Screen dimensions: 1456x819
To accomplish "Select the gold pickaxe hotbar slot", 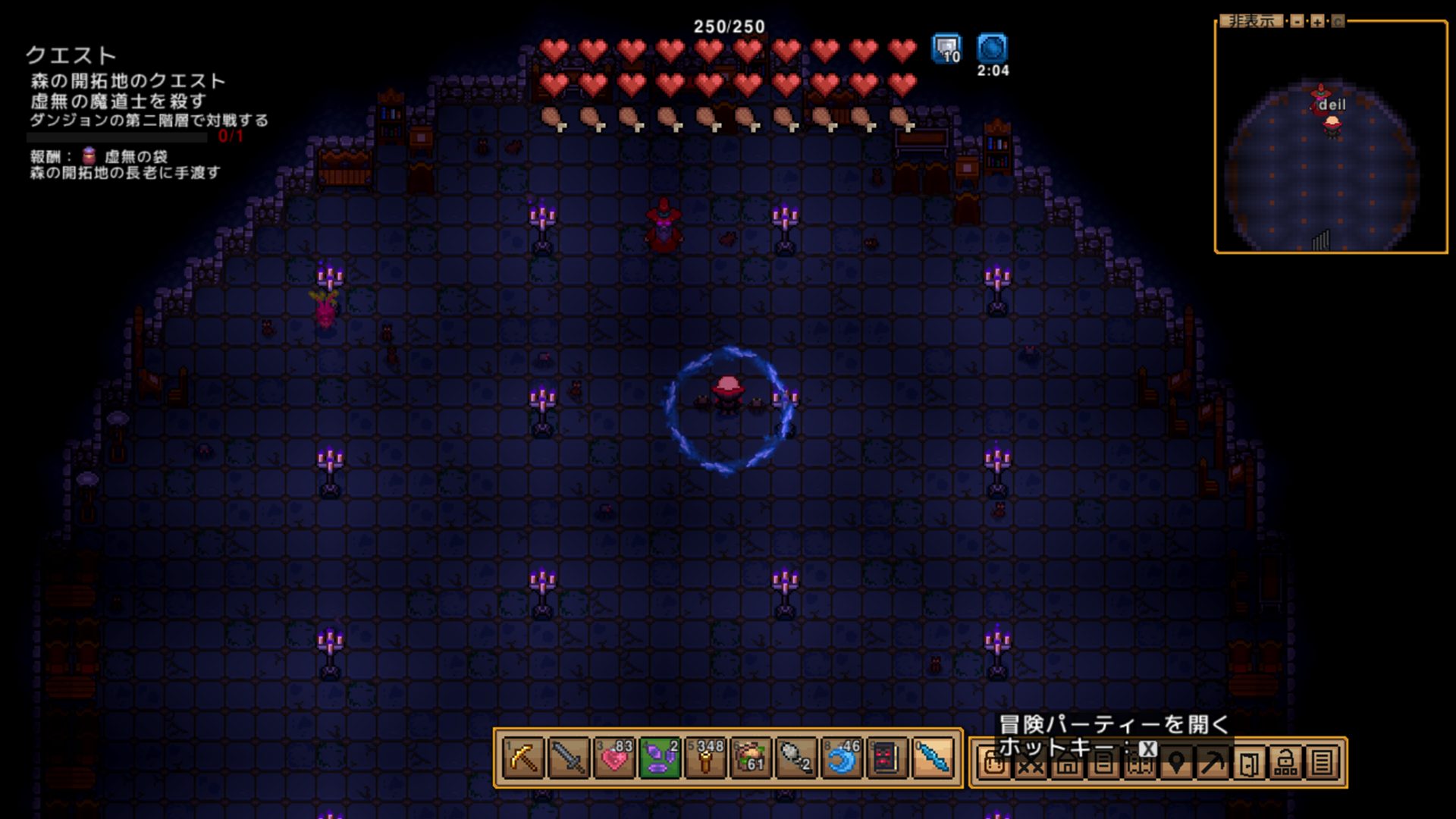I will coord(523,758).
